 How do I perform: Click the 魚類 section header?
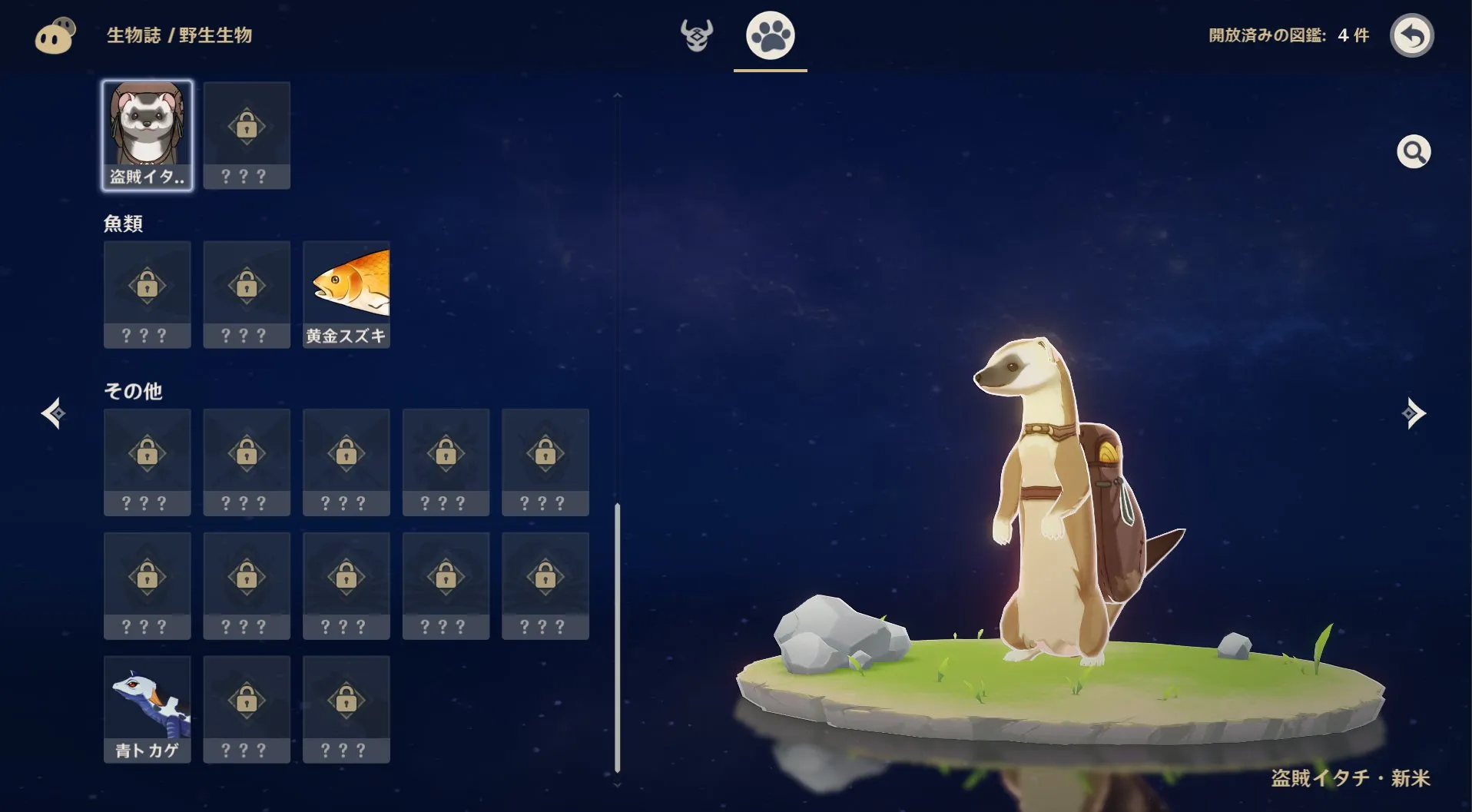click(x=124, y=224)
